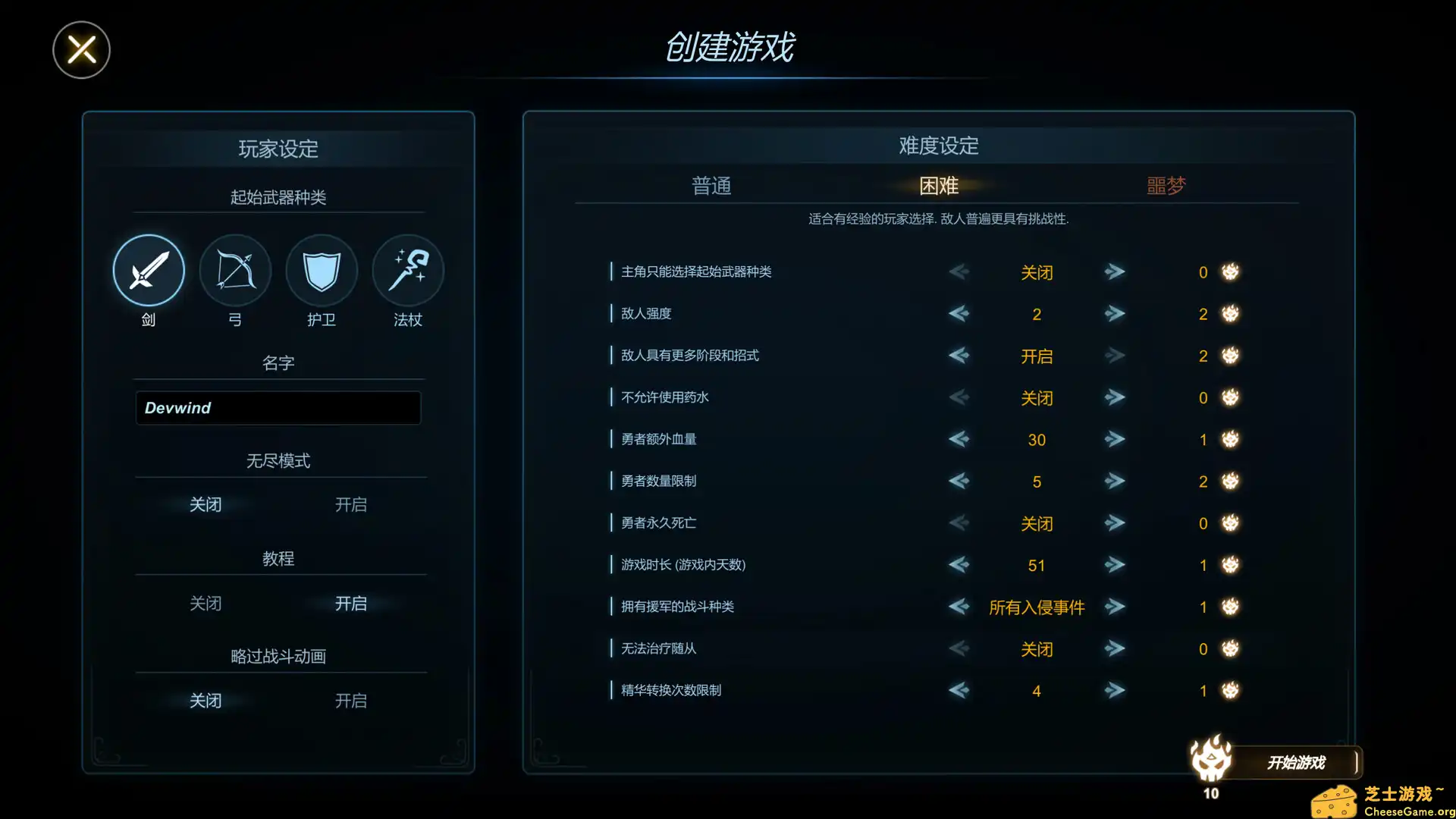
Task: Disable the 教程 tutorial option
Action: [206, 603]
